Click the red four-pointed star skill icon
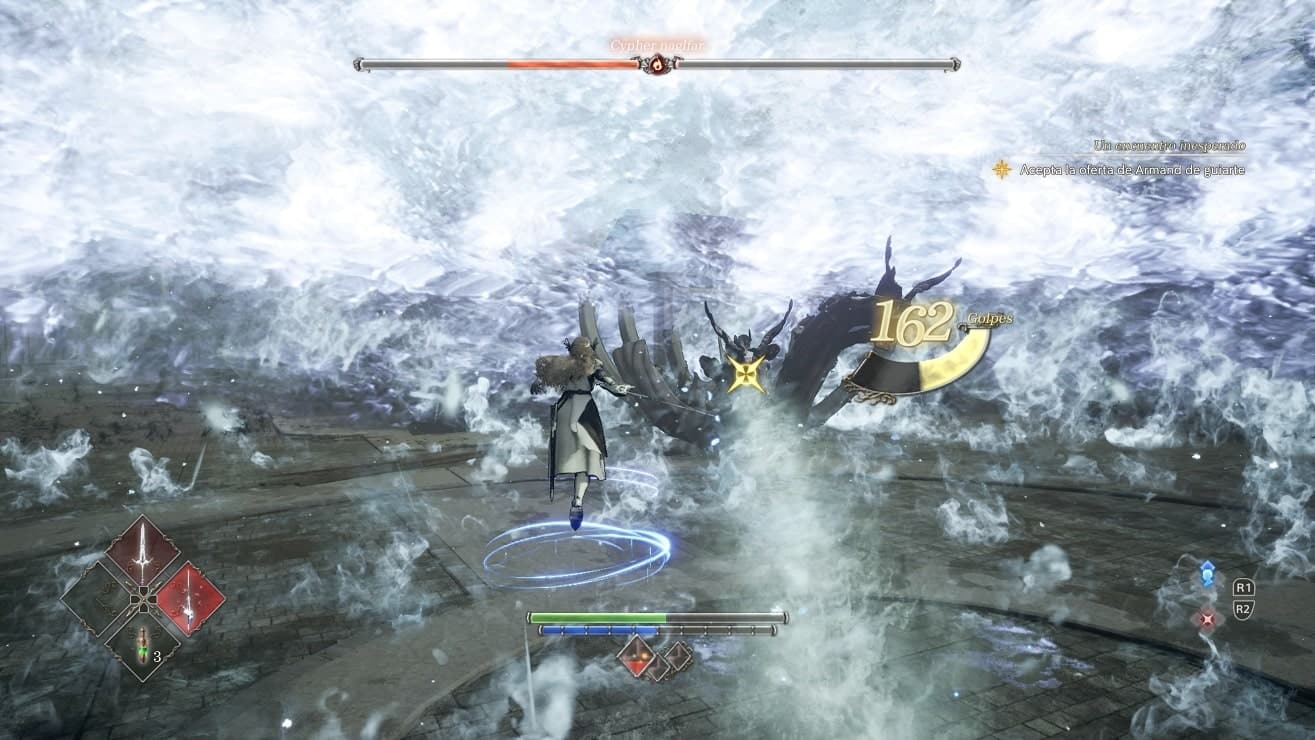The height and width of the screenshot is (740, 1315). (x=1207, y=619)
